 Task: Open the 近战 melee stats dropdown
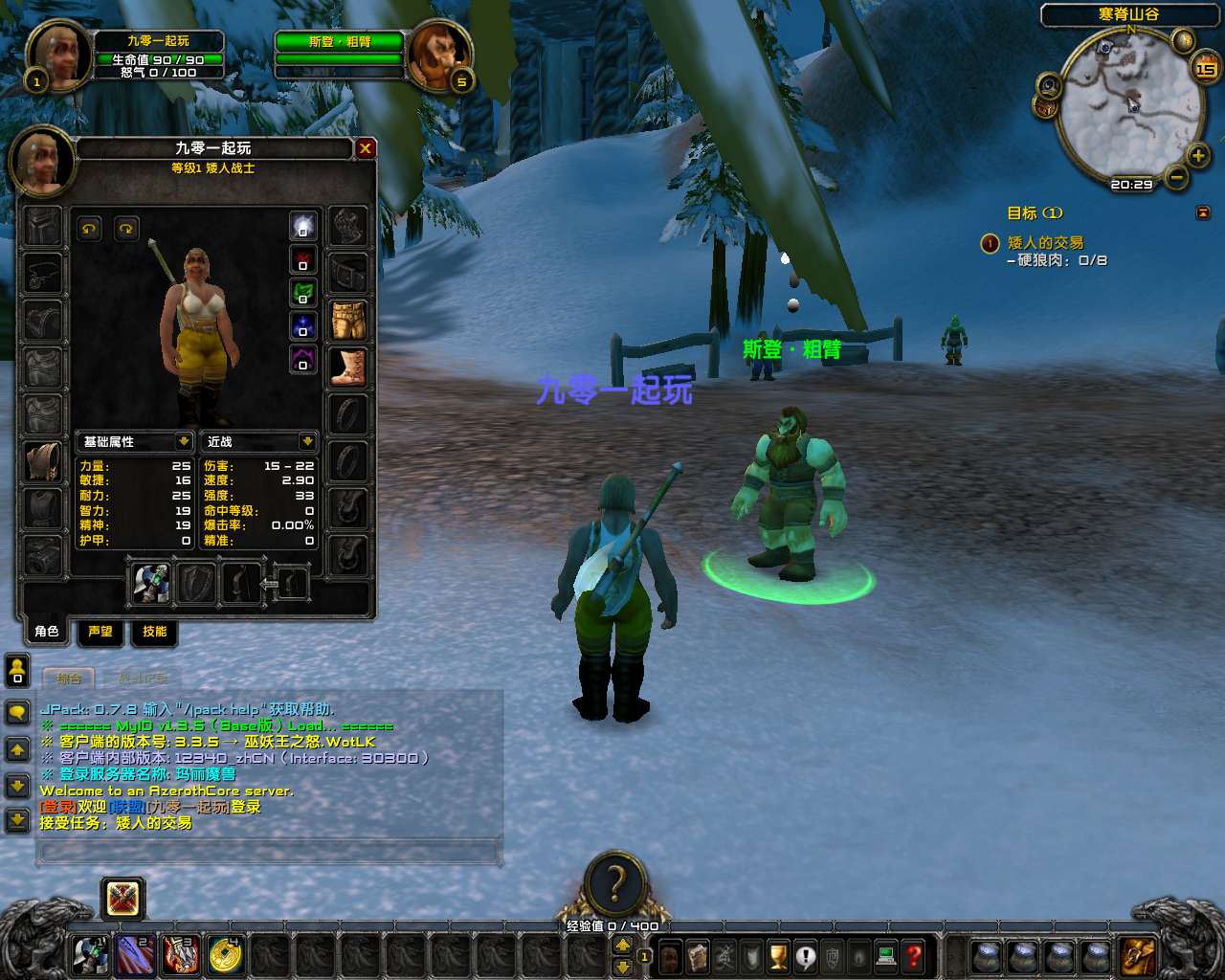pos(307,441)
